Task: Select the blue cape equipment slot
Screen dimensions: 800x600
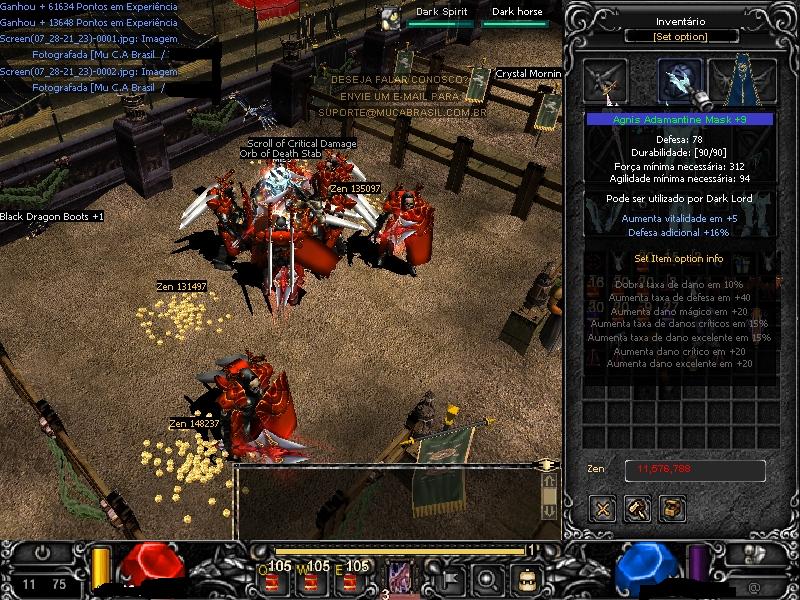Action: (743, 81)
